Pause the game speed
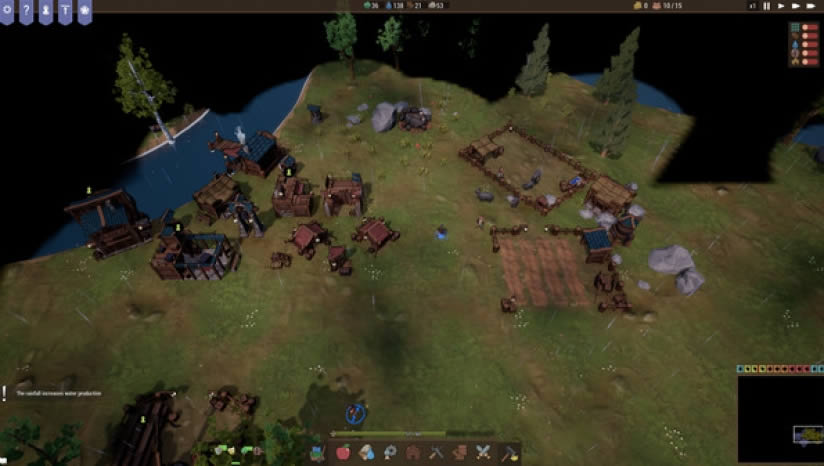Image resolution: width=824 pixels, height=466 pixels. click(x=767, y=6)
